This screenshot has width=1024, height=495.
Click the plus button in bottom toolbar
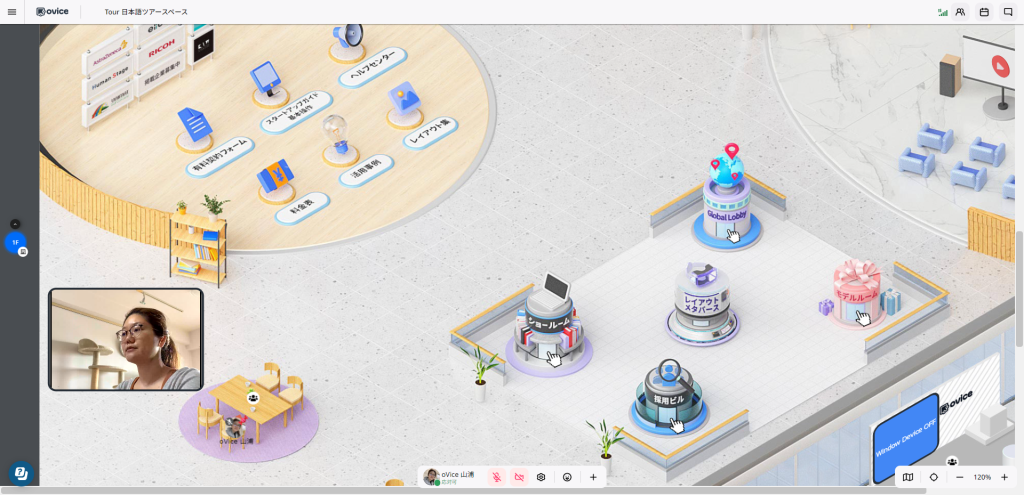(593, 478)
